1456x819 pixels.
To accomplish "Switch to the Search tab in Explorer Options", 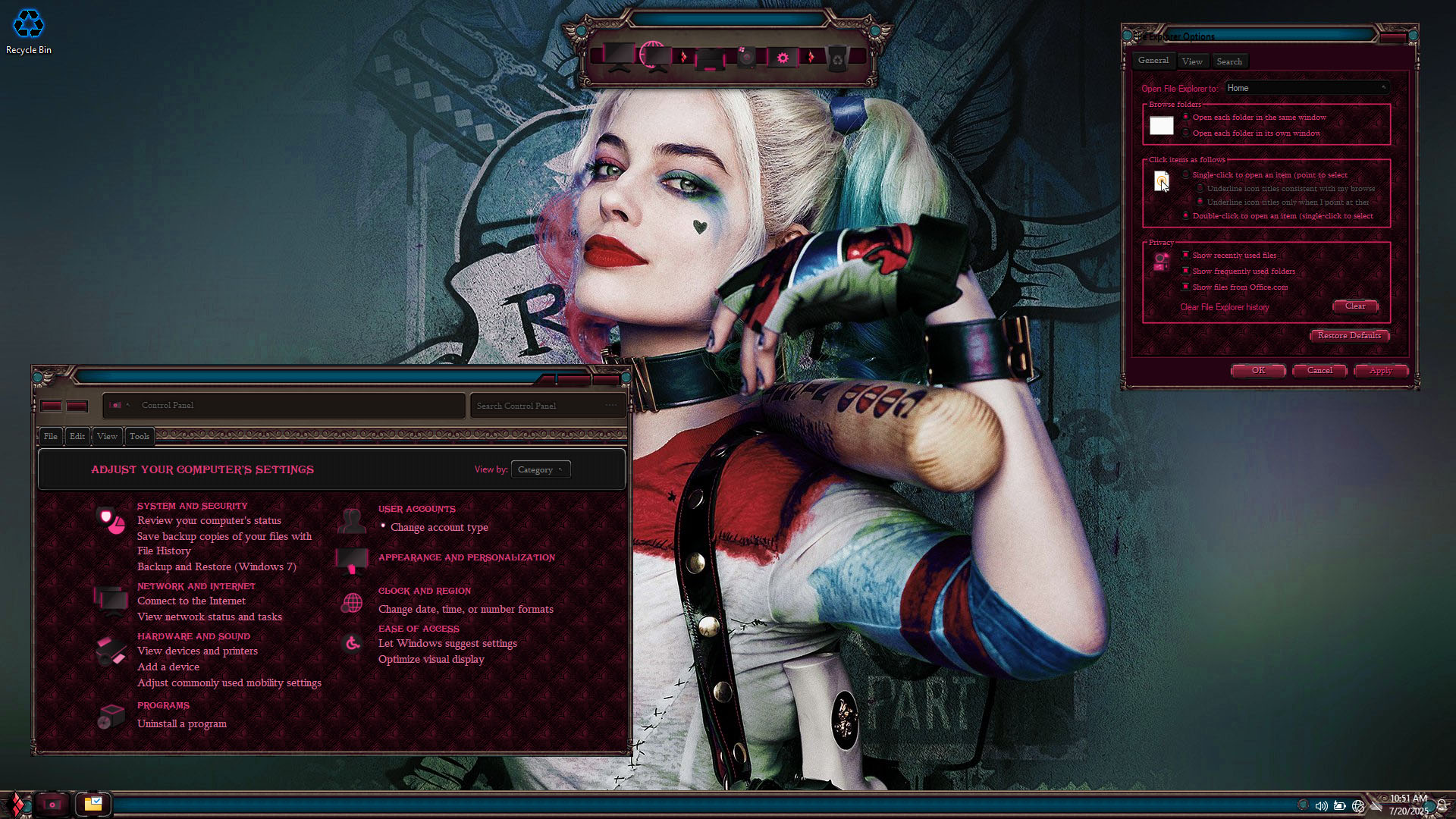I will (1229, 61).
